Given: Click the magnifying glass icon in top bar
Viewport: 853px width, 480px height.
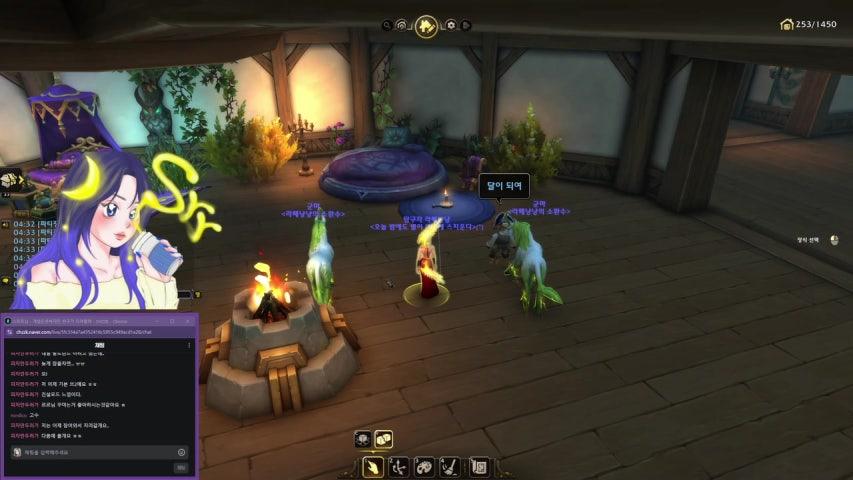Looking at the screenshot, I should [x=386, y=25].
